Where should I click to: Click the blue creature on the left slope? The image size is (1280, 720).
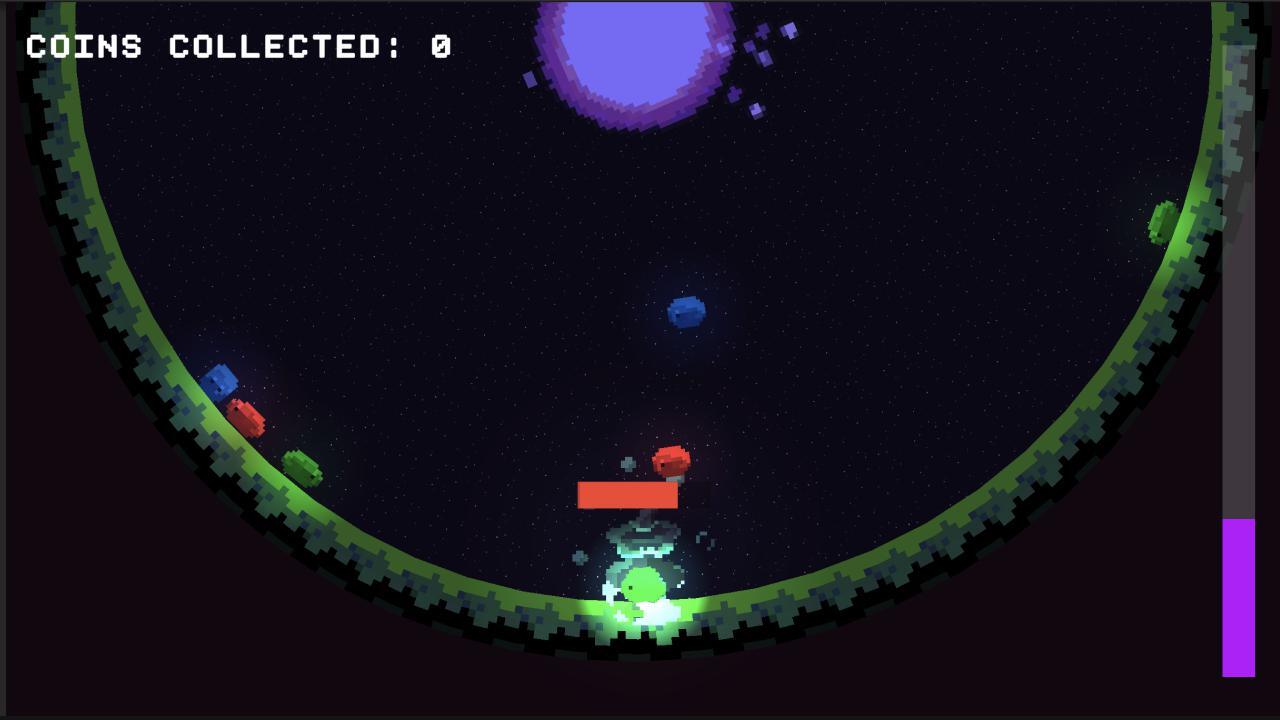[222, 380]
